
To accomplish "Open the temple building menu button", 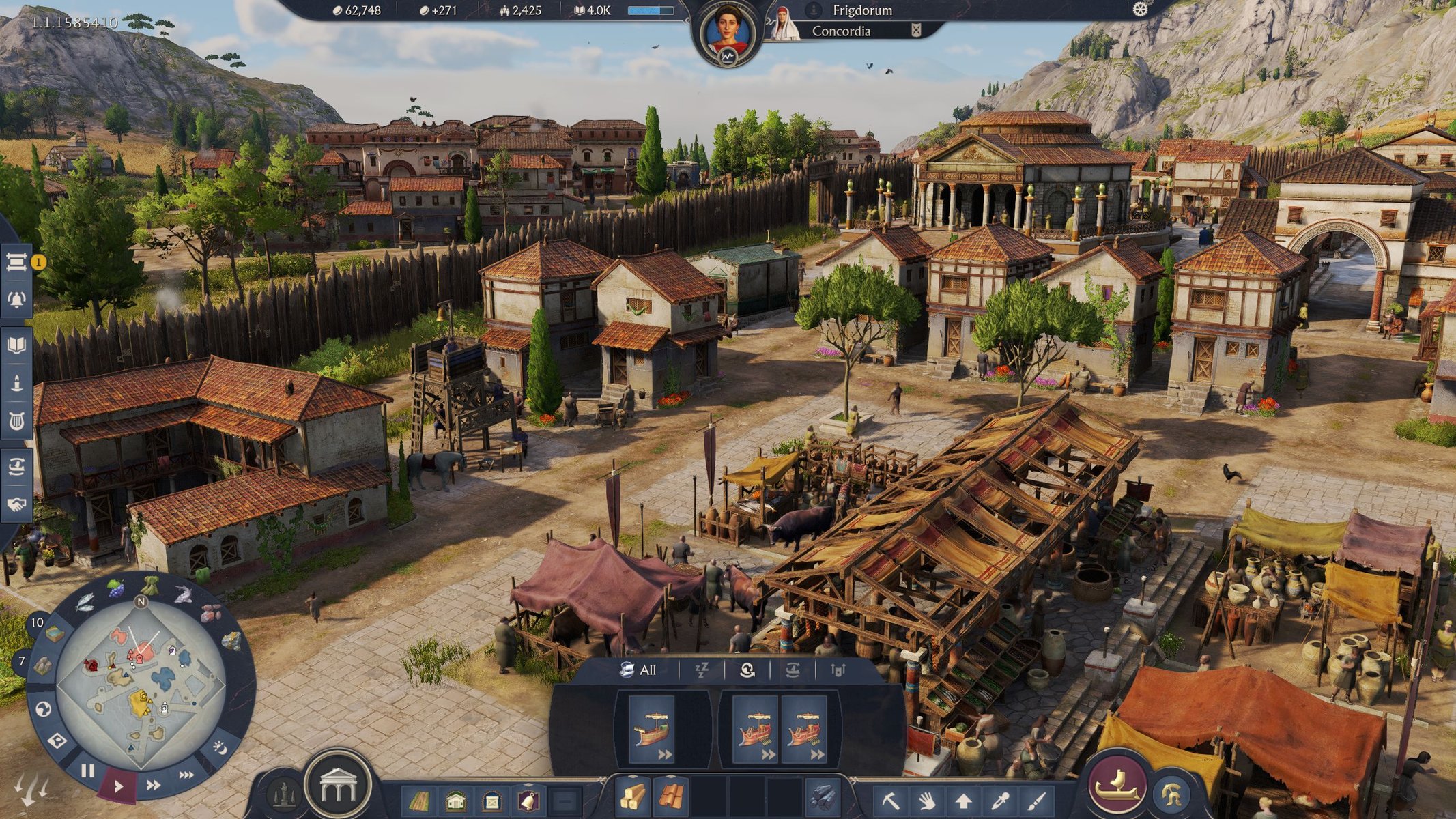I will coord(338,785).
